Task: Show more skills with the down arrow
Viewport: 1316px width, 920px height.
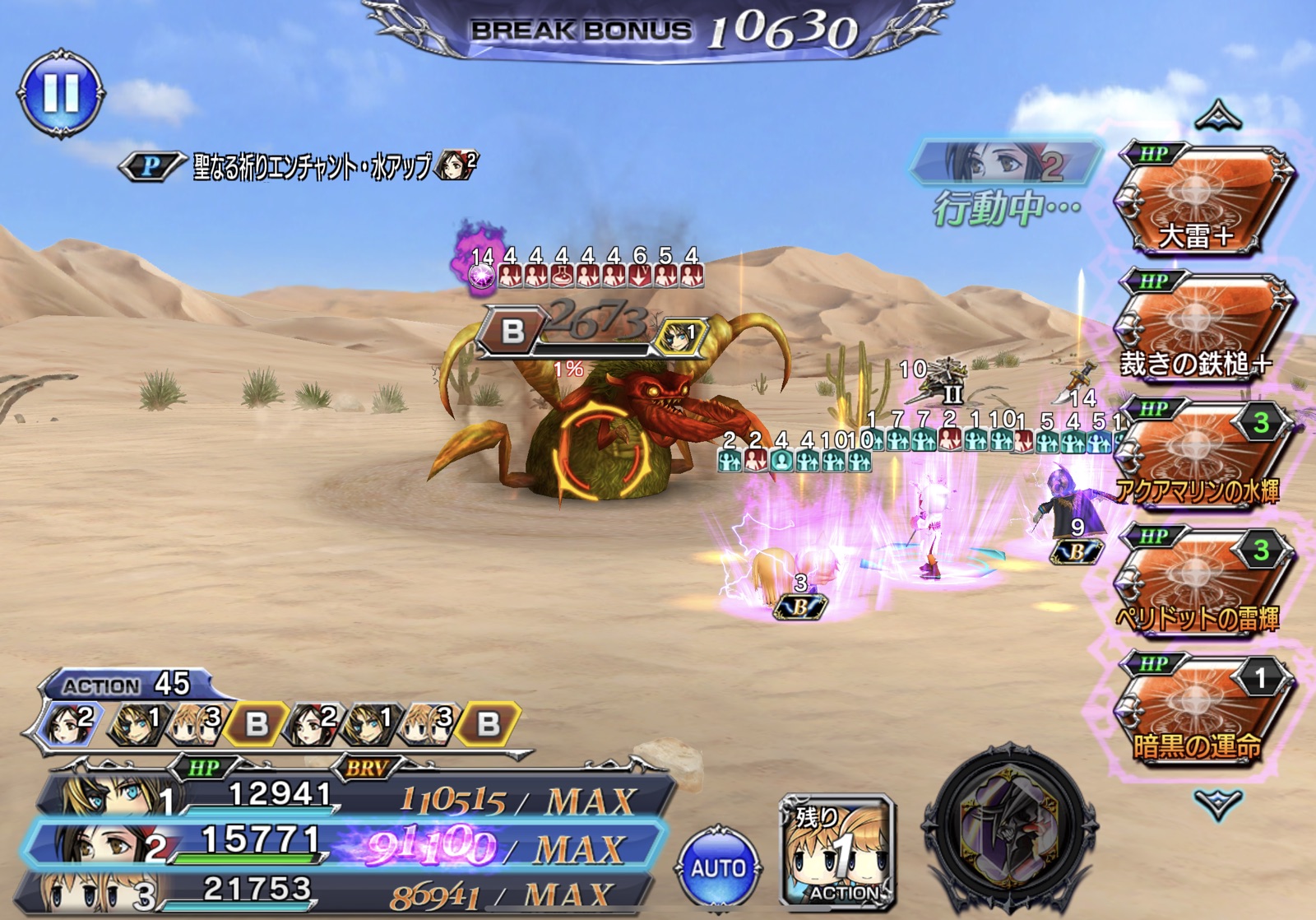Action: coord(1217,802)
